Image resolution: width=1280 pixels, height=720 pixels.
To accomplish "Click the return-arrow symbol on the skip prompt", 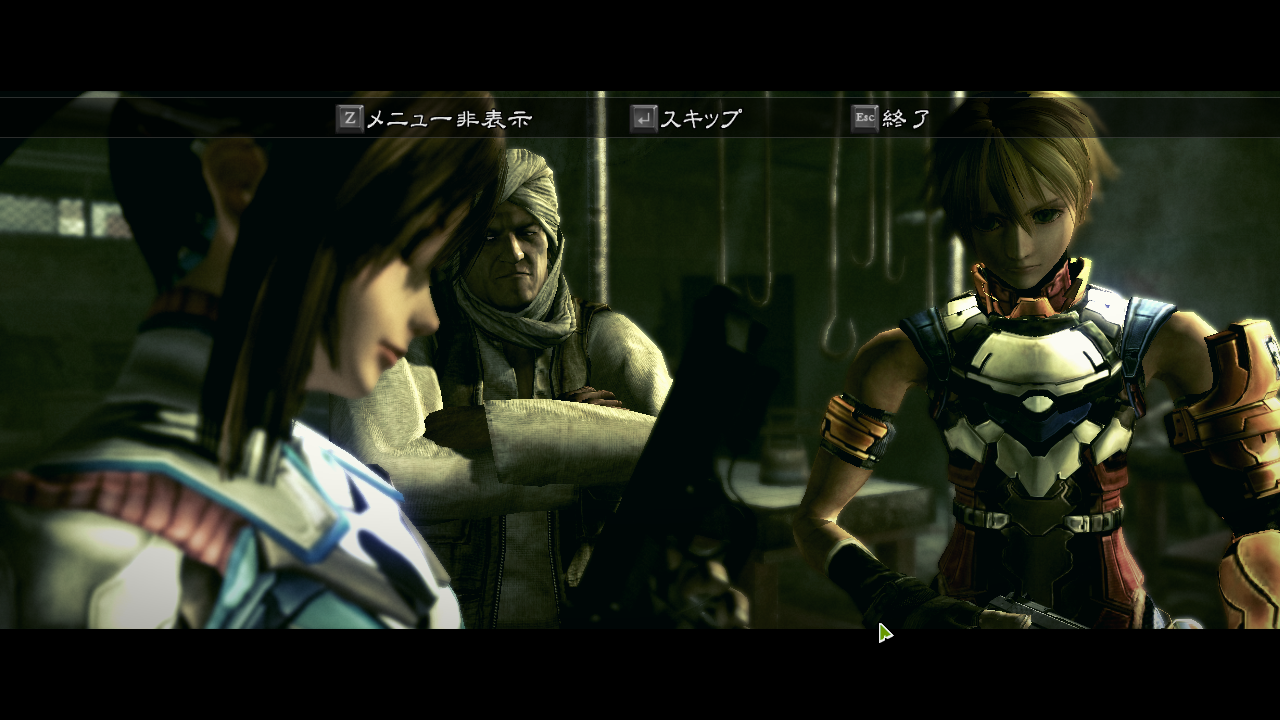I will 644,117.
